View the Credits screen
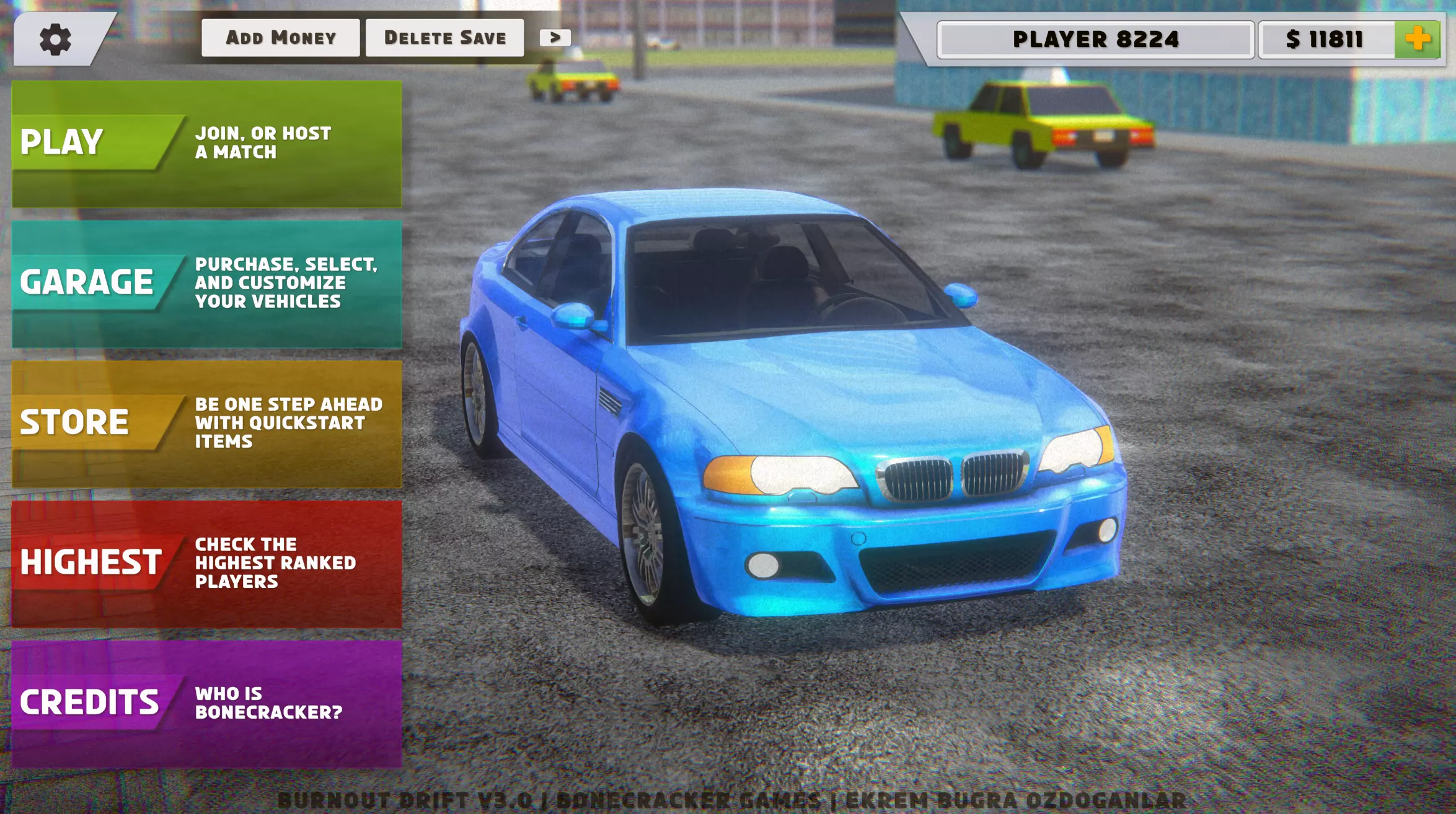 206,704
